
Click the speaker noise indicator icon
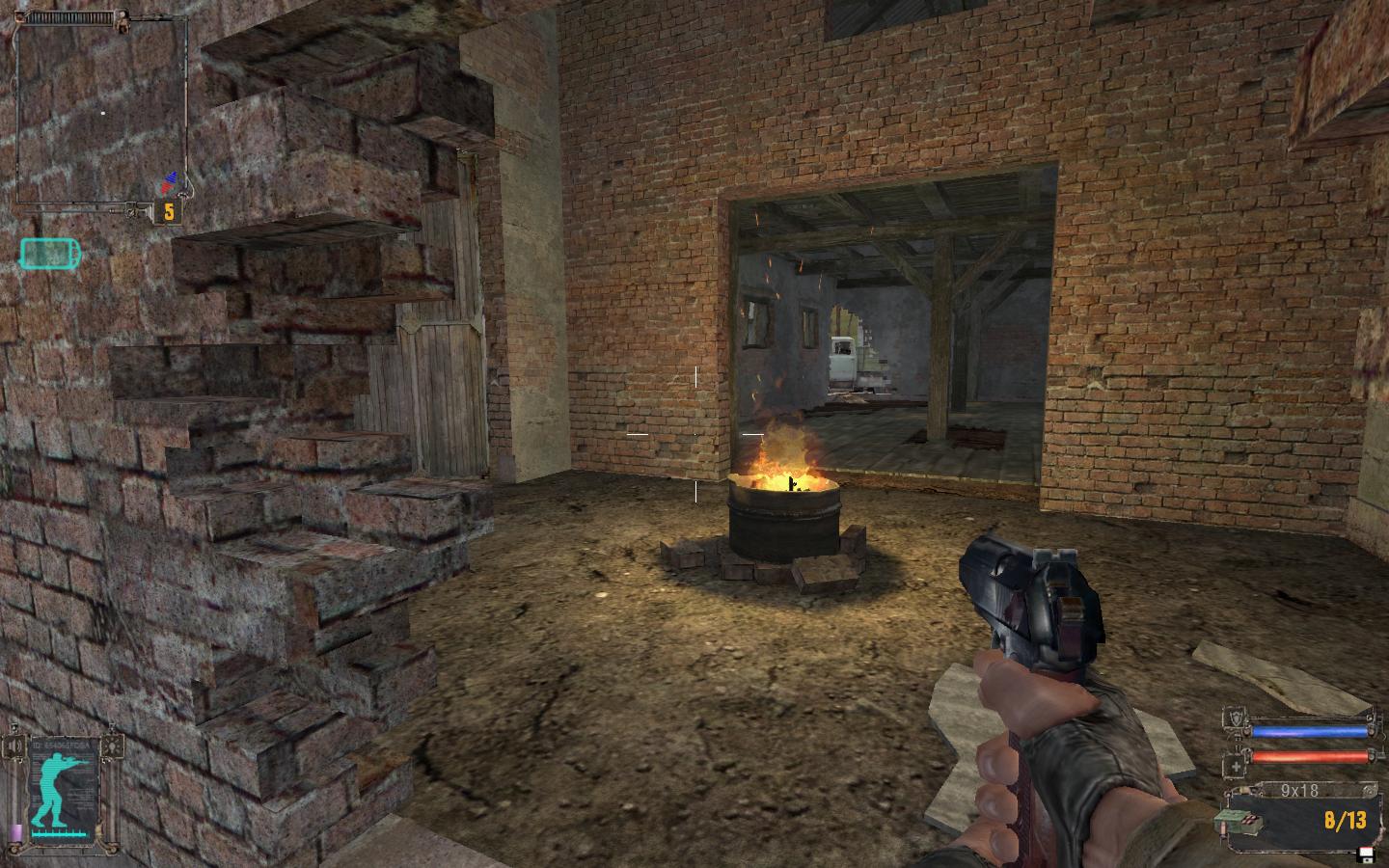[x=16, y=748]
